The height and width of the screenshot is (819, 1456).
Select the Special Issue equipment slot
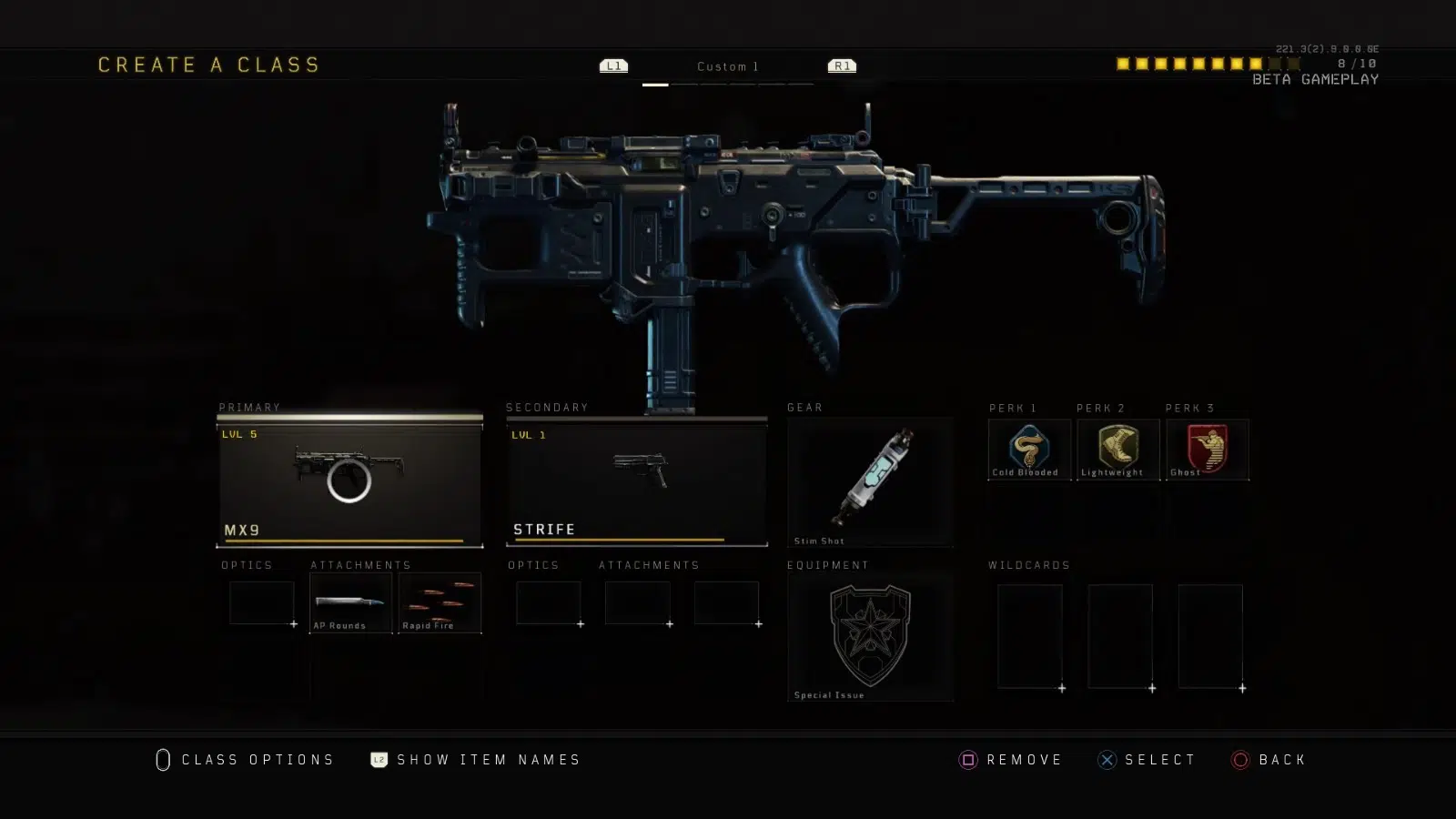click(870, 636)
